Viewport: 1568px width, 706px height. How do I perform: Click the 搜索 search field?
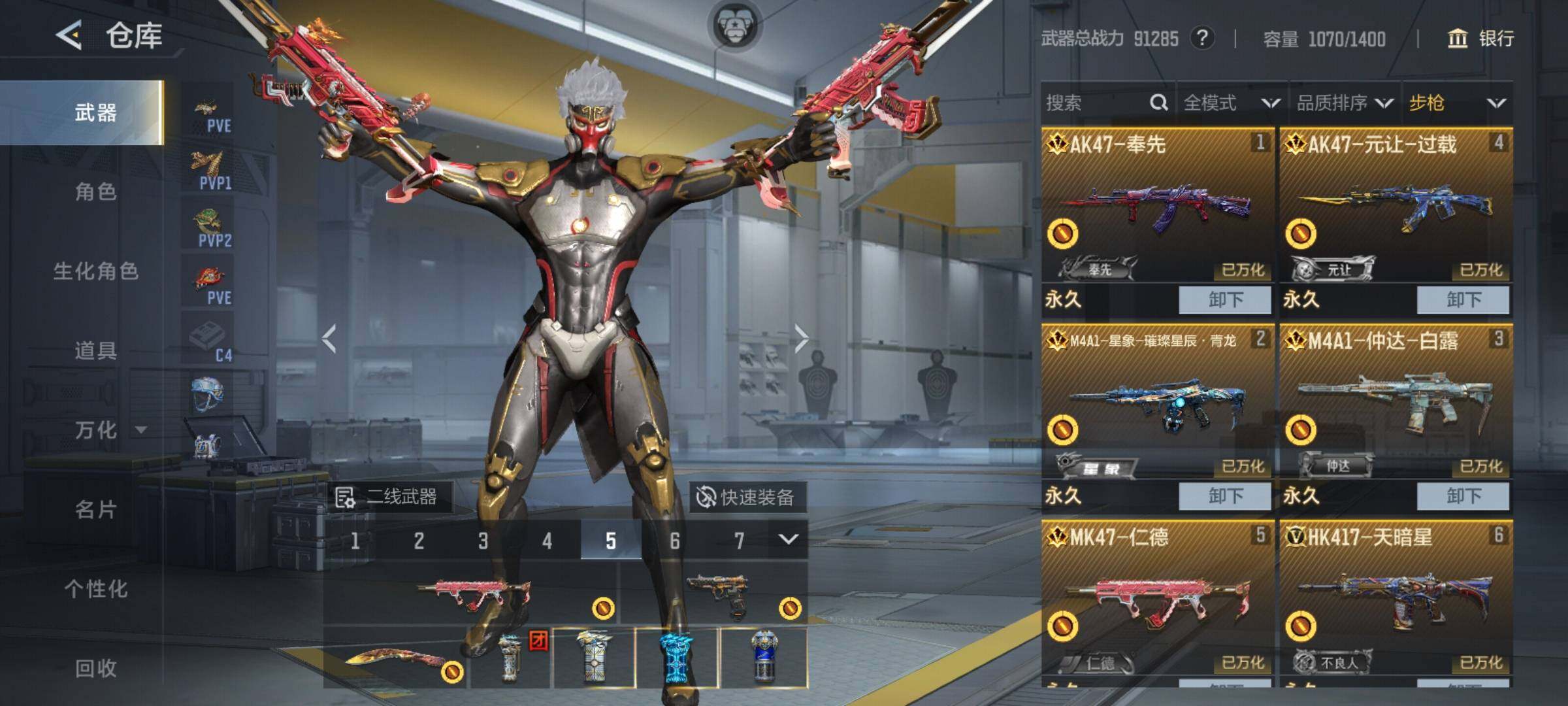(x=1098, y=103)
